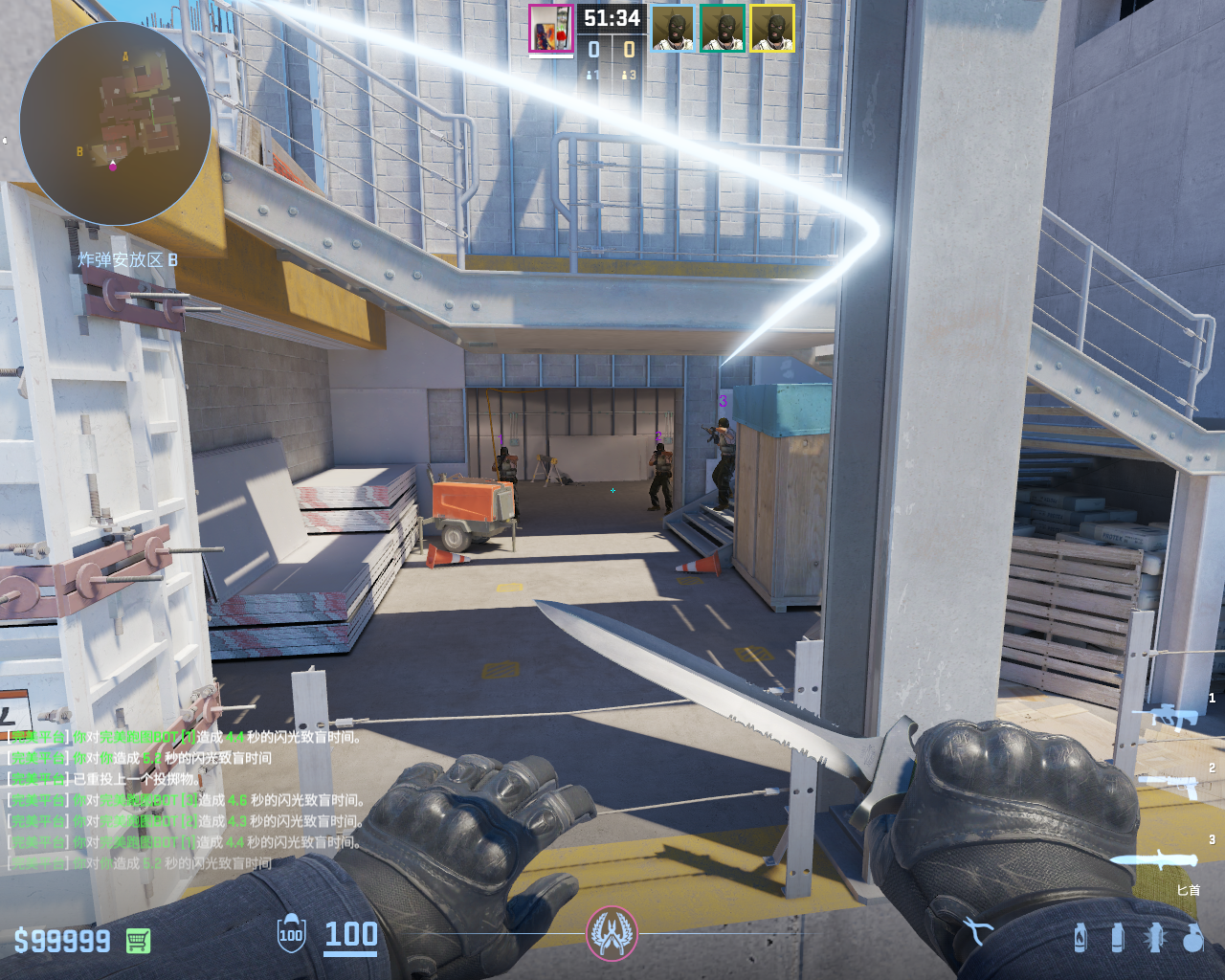Select the blue-bordered bot avatar

pyautogui.click(x=673, y=29)
